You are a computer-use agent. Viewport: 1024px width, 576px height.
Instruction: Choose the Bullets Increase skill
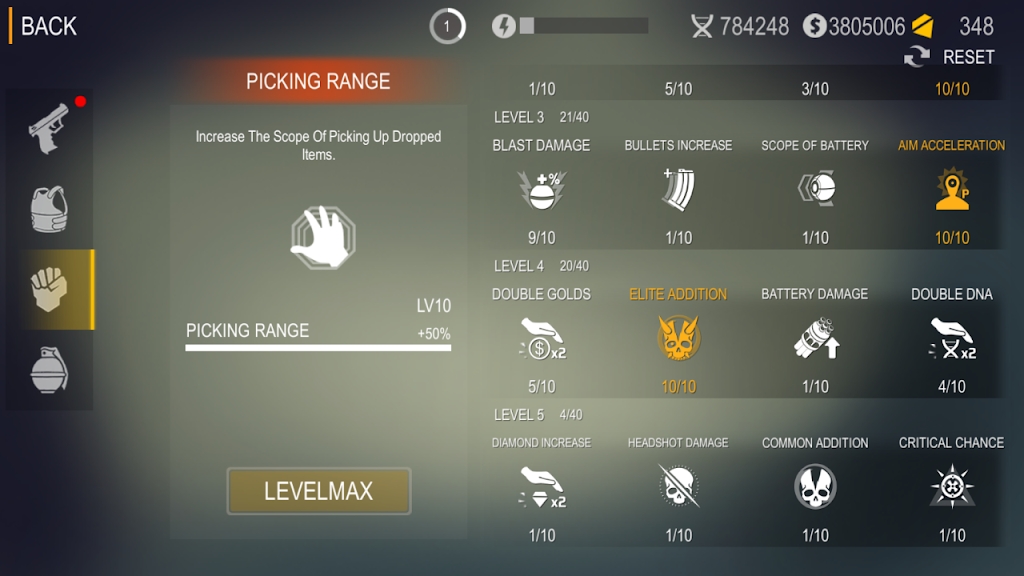[678, 189]
